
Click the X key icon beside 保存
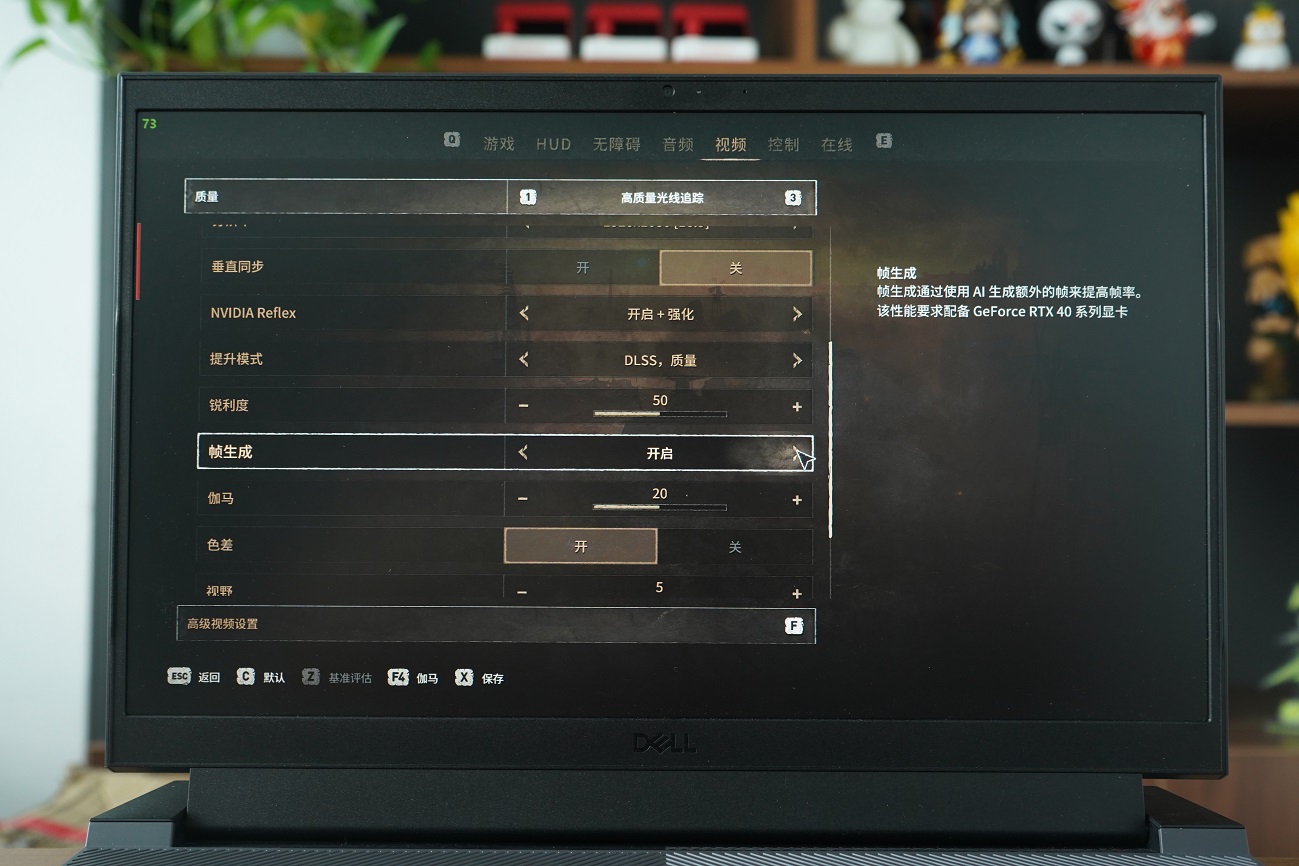click(462, 676)
